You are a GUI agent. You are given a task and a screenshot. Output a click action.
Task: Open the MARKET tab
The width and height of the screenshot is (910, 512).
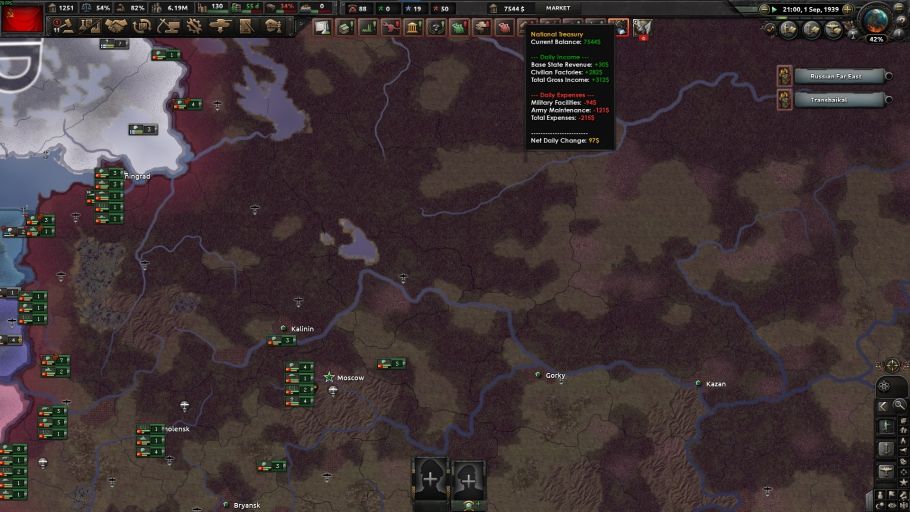click(557, 8)
